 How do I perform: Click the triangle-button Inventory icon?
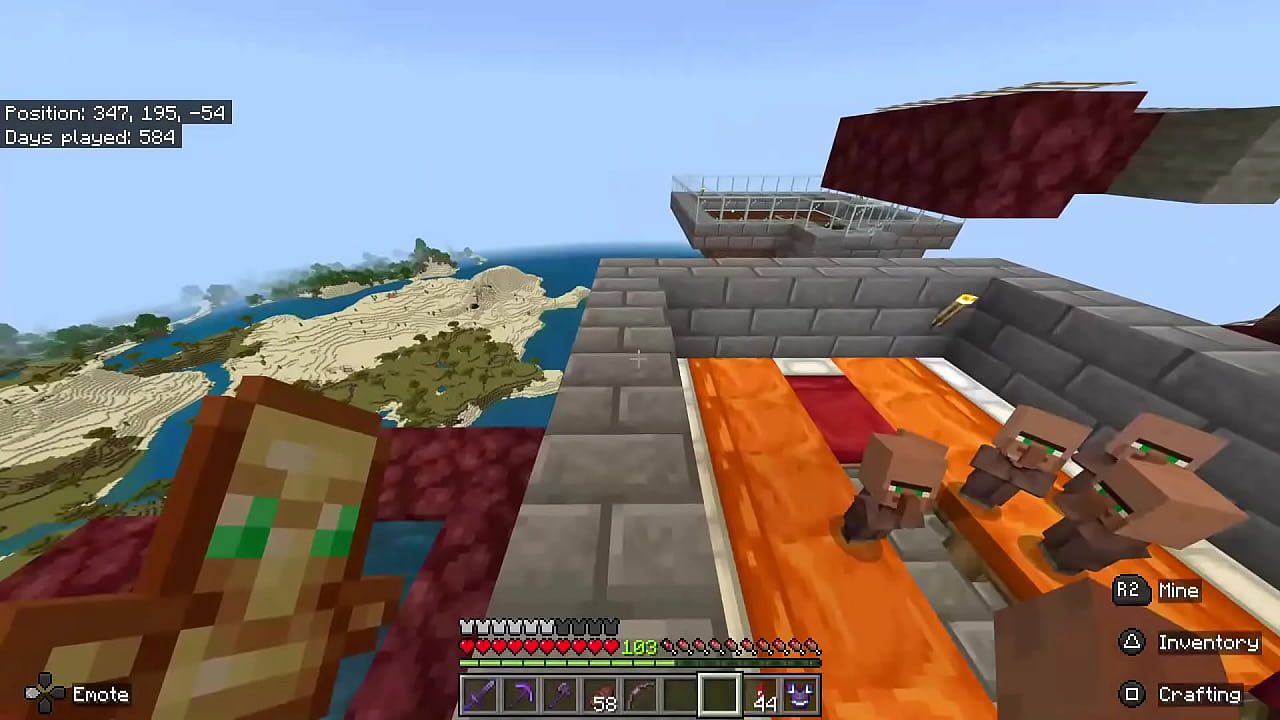pyautogui.click(x=1131, y=642)
